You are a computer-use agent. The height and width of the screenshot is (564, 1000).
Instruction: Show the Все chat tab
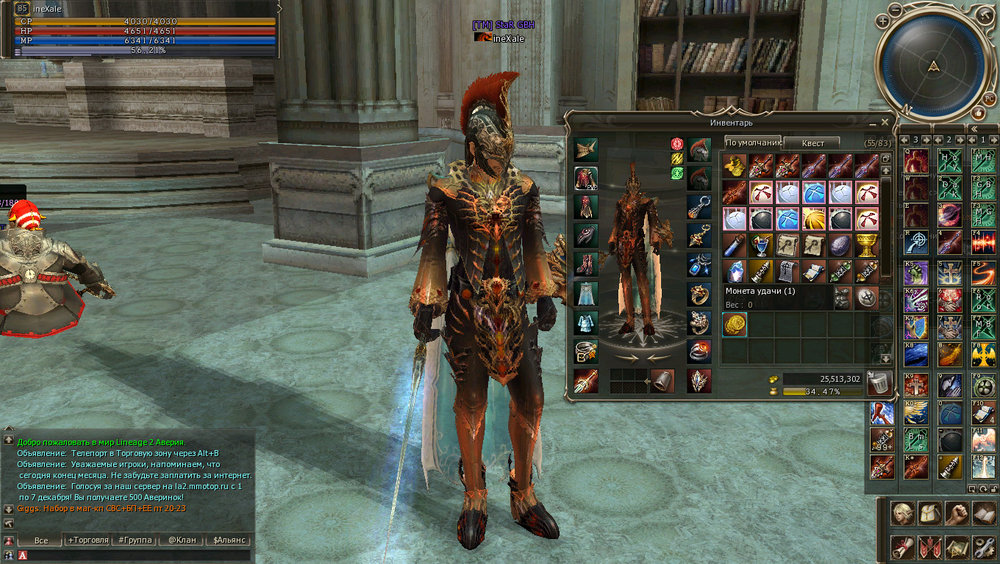point(41,540)
